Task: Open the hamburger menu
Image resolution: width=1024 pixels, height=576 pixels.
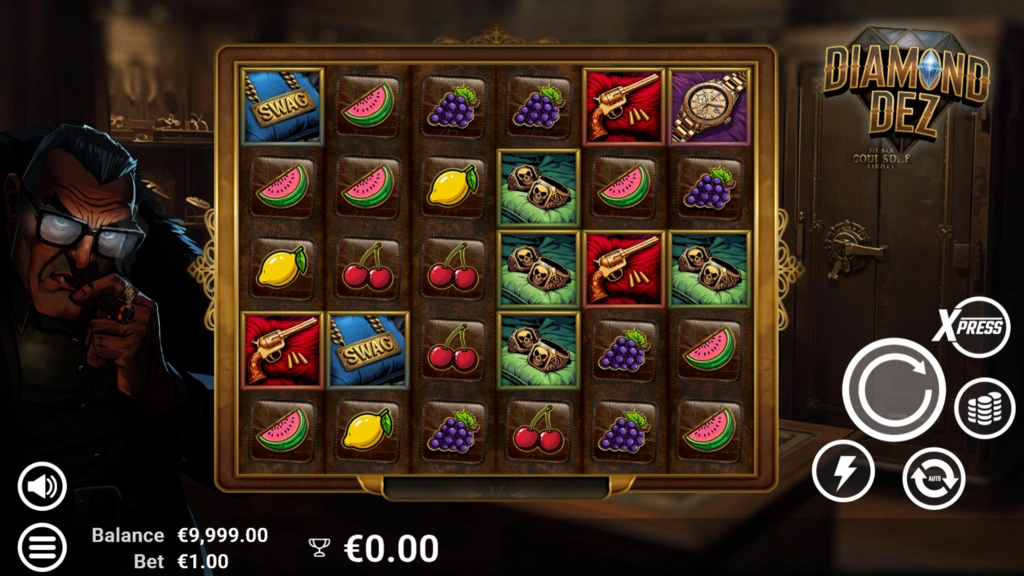Action: coord(42,547)
